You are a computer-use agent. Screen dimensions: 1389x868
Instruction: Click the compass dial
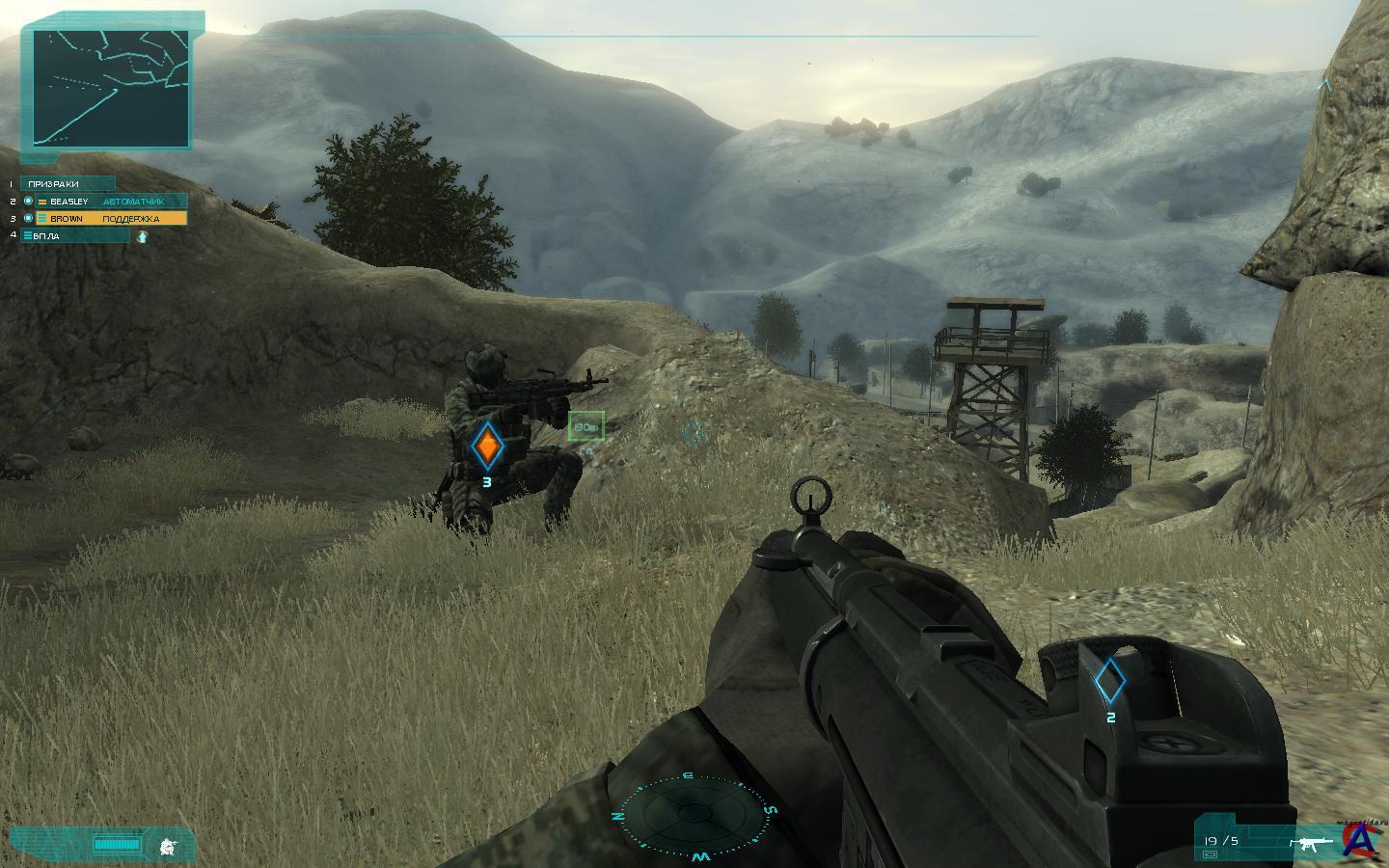[692, 815]
